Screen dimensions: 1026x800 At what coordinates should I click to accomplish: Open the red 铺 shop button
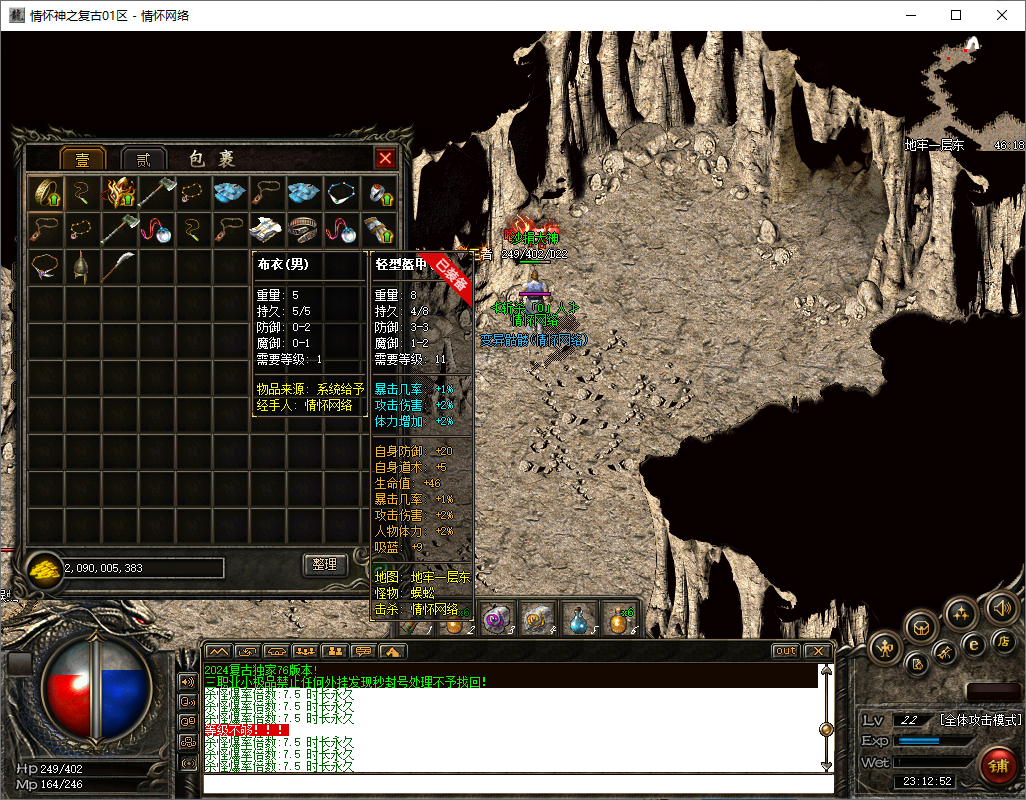[x=997, y=765]
